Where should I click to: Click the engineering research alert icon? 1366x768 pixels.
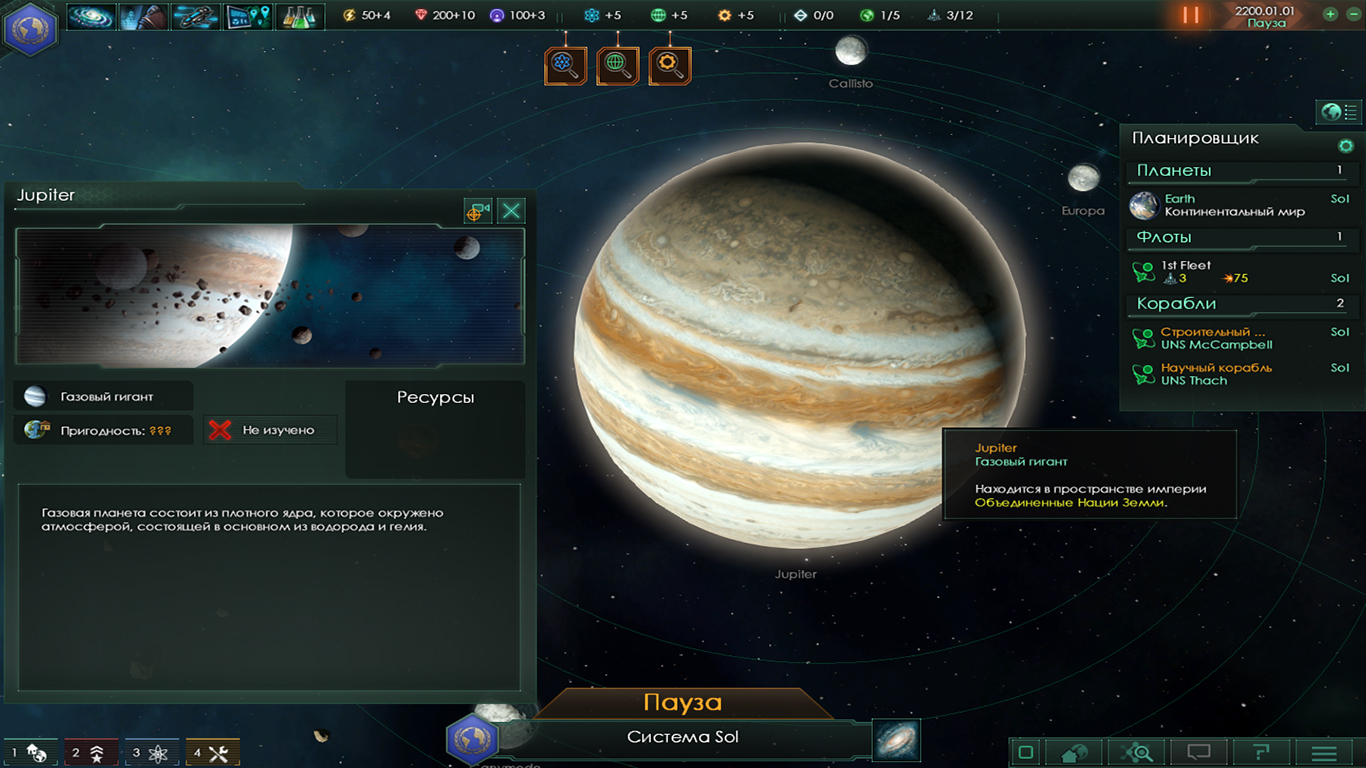pos(669,66)
